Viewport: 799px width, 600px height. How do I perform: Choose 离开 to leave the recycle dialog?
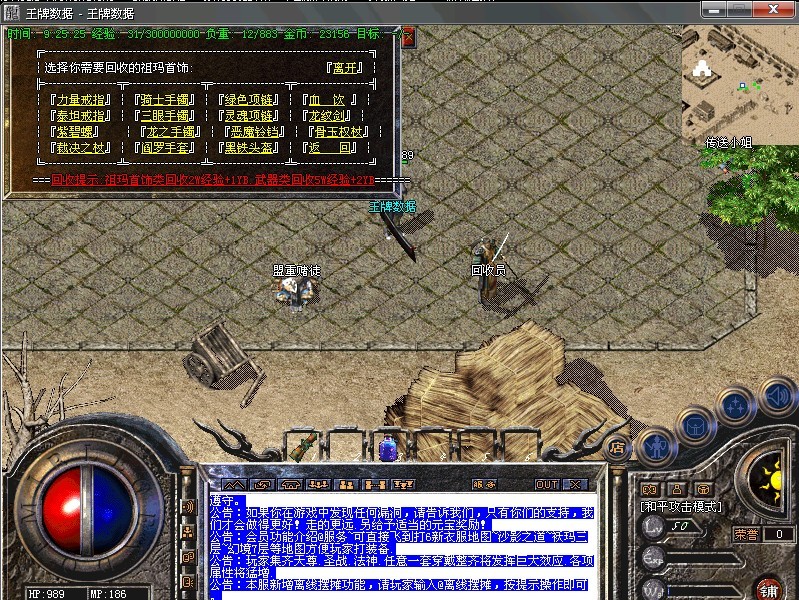345,69
